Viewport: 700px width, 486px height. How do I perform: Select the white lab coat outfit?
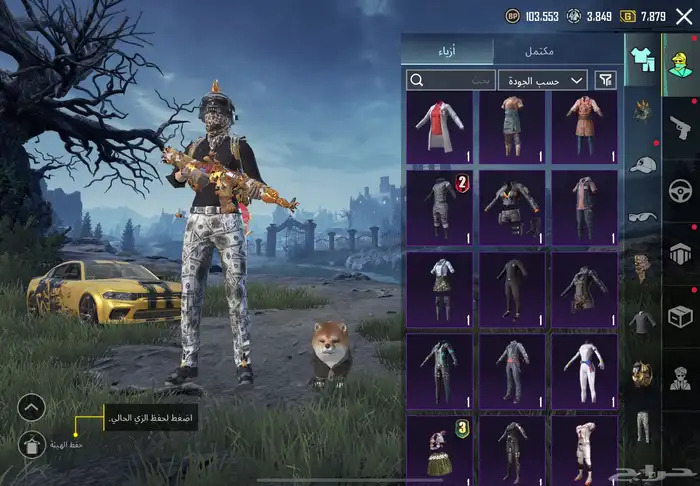[x=440, y=128]
